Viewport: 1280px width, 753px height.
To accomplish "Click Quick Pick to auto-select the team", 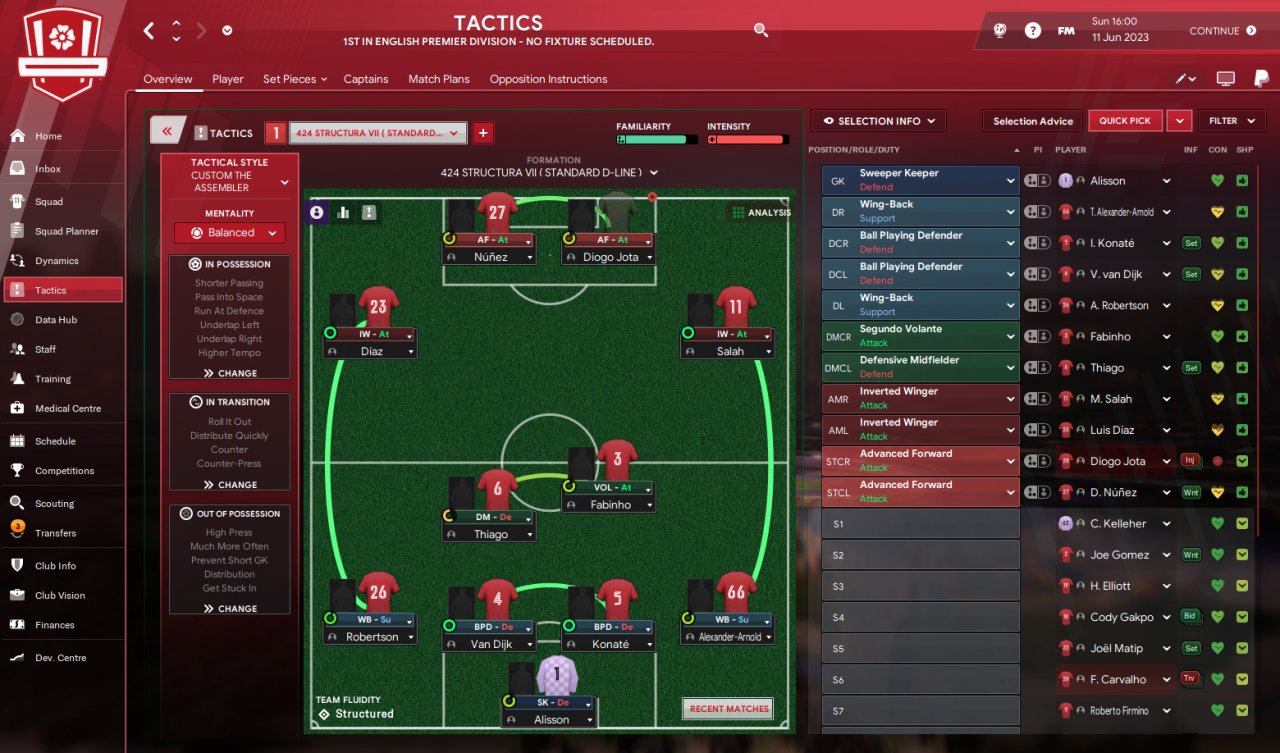I will (1125, 121).
